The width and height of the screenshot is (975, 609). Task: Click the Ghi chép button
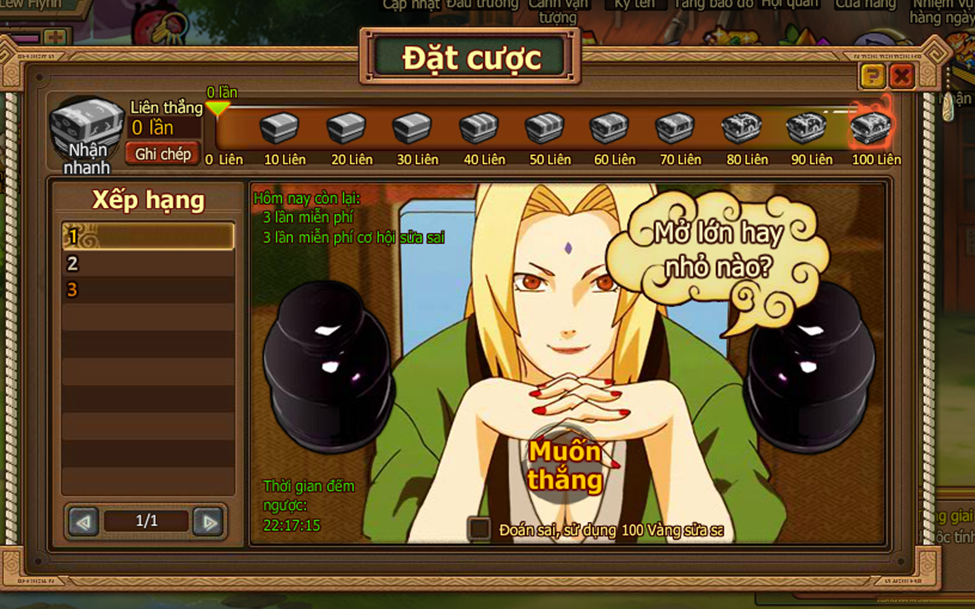[x=162, y=154]
